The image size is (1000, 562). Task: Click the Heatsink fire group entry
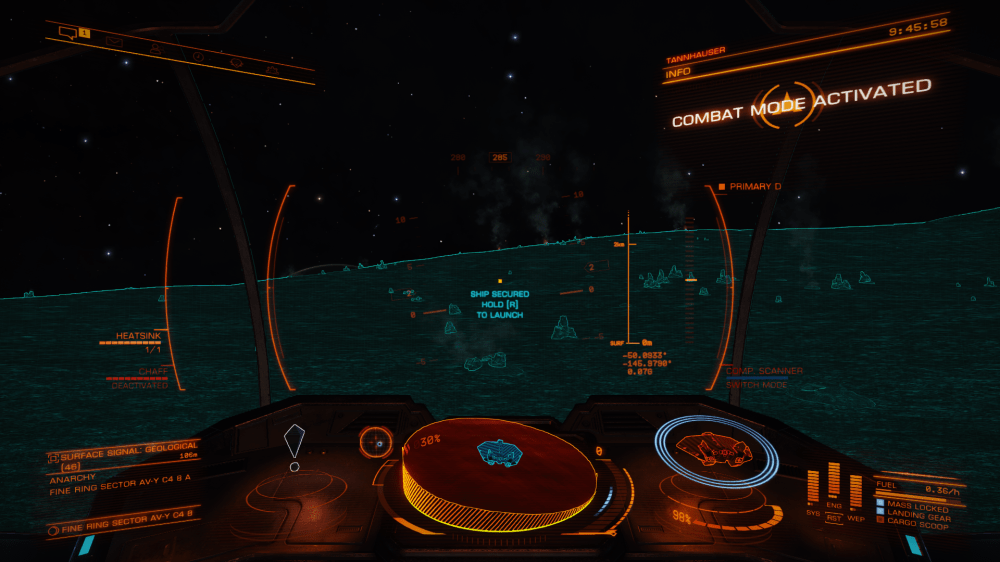click(x=138, y=338)
